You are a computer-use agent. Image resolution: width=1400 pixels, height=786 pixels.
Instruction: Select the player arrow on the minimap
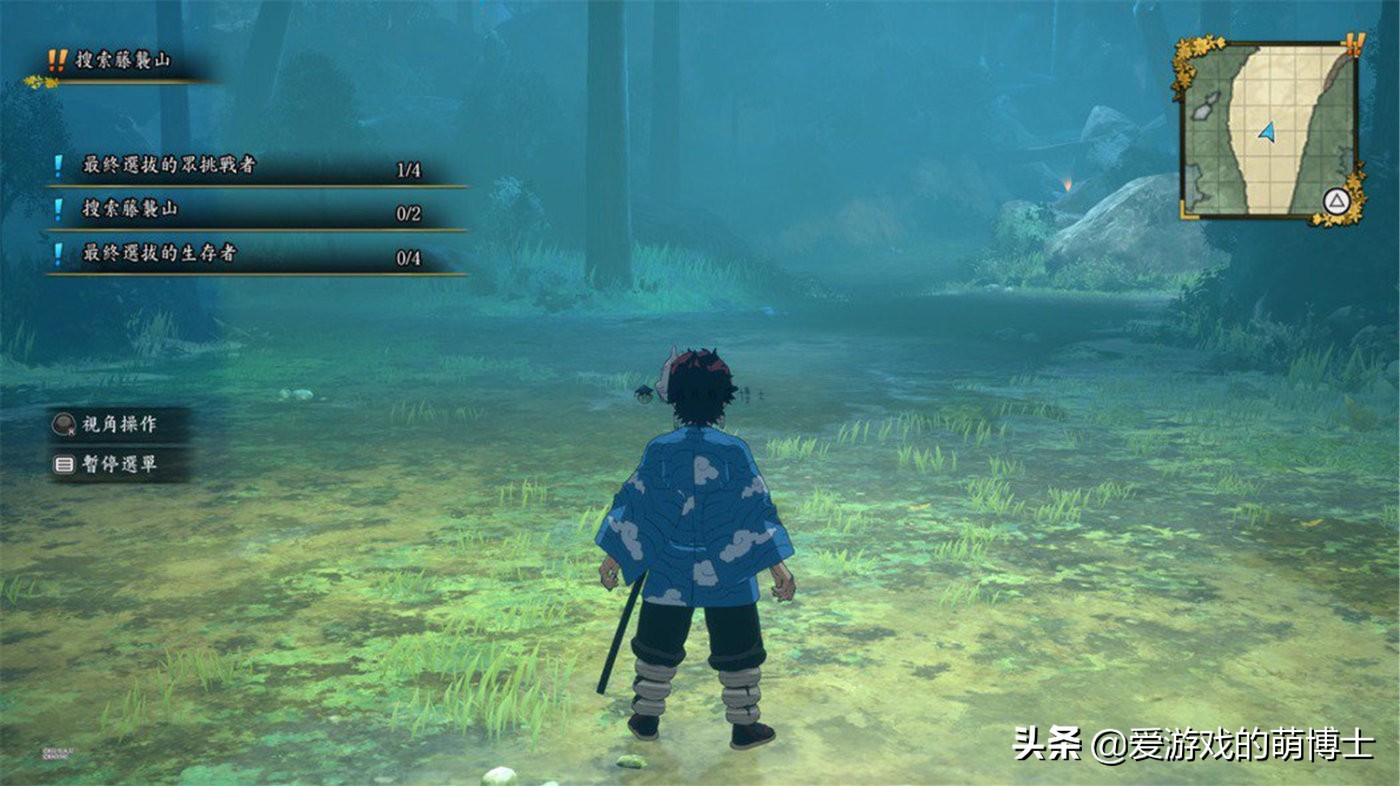point(1267,133)
